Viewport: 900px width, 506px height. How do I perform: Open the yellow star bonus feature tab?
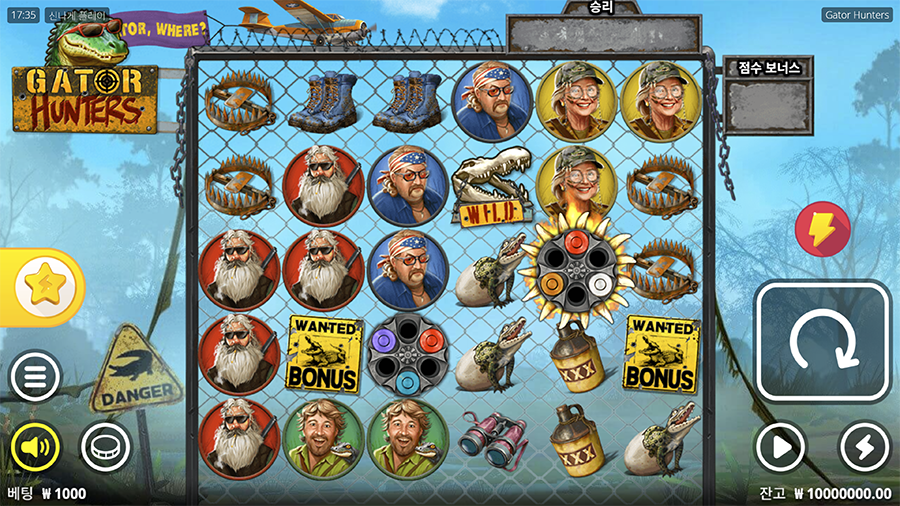point(43,287)
